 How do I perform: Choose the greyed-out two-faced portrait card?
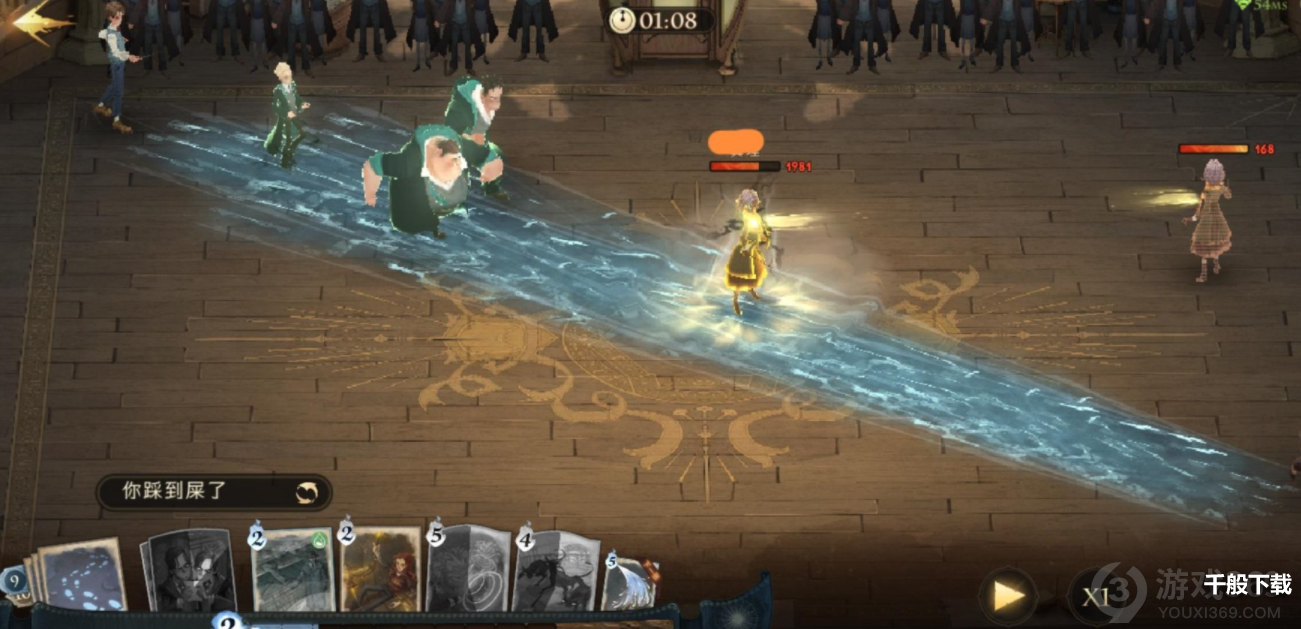click(190, 570)
